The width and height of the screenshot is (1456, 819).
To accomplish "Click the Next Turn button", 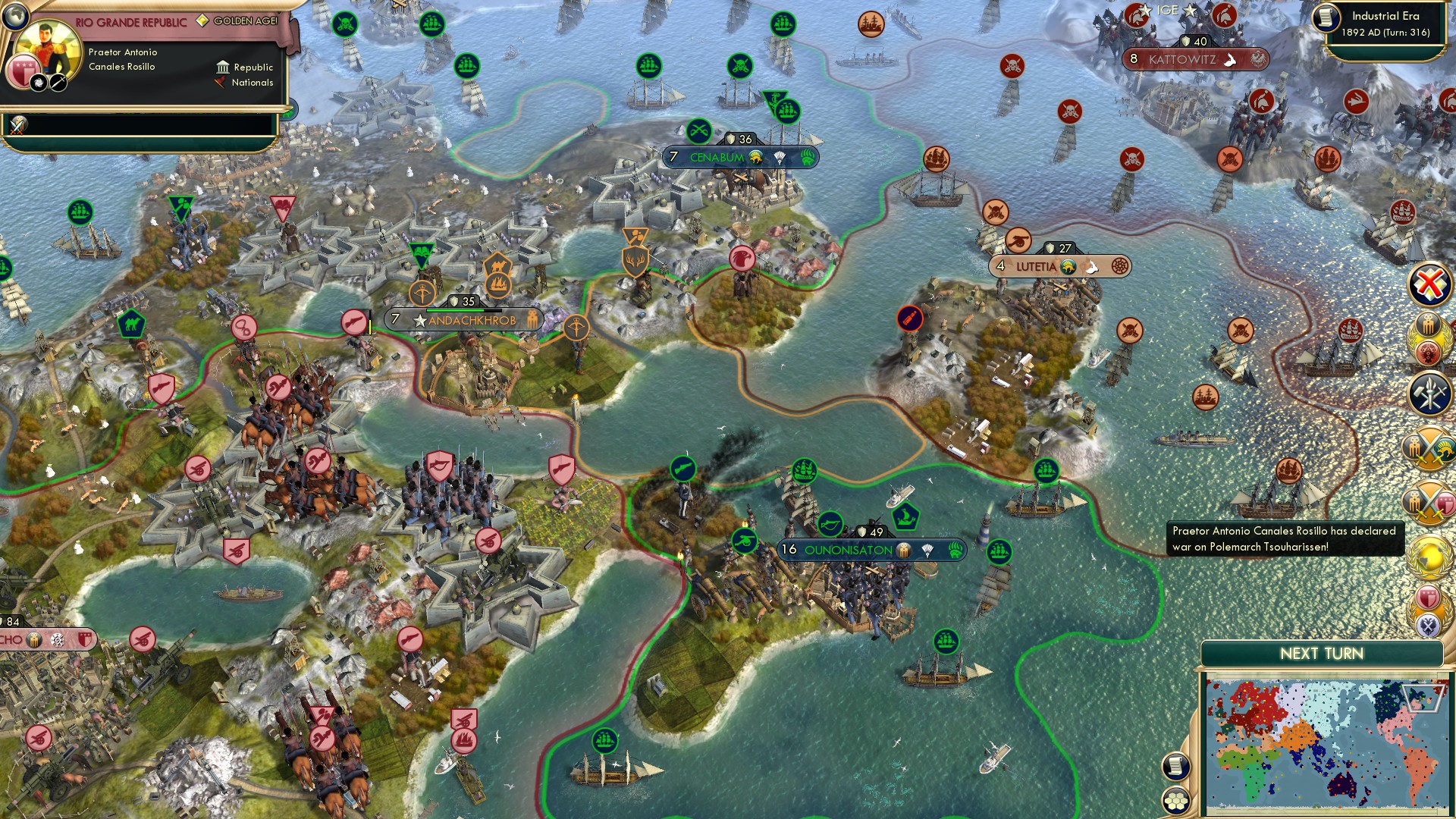I will 1324,653.
